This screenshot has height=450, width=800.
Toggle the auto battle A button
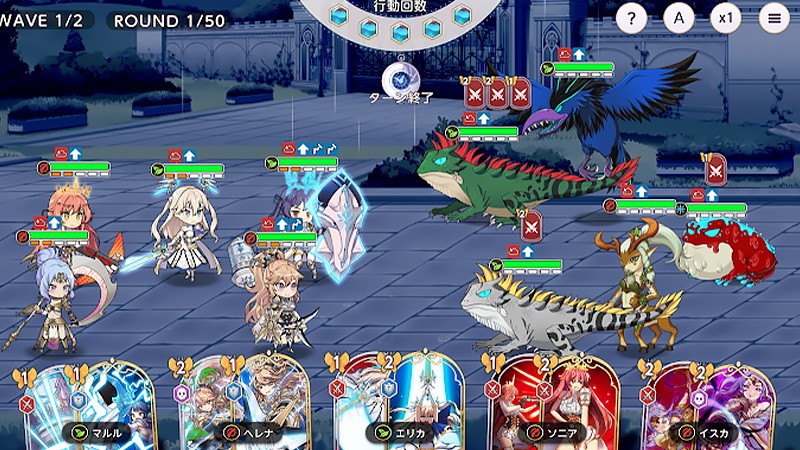tap(679, 17)
